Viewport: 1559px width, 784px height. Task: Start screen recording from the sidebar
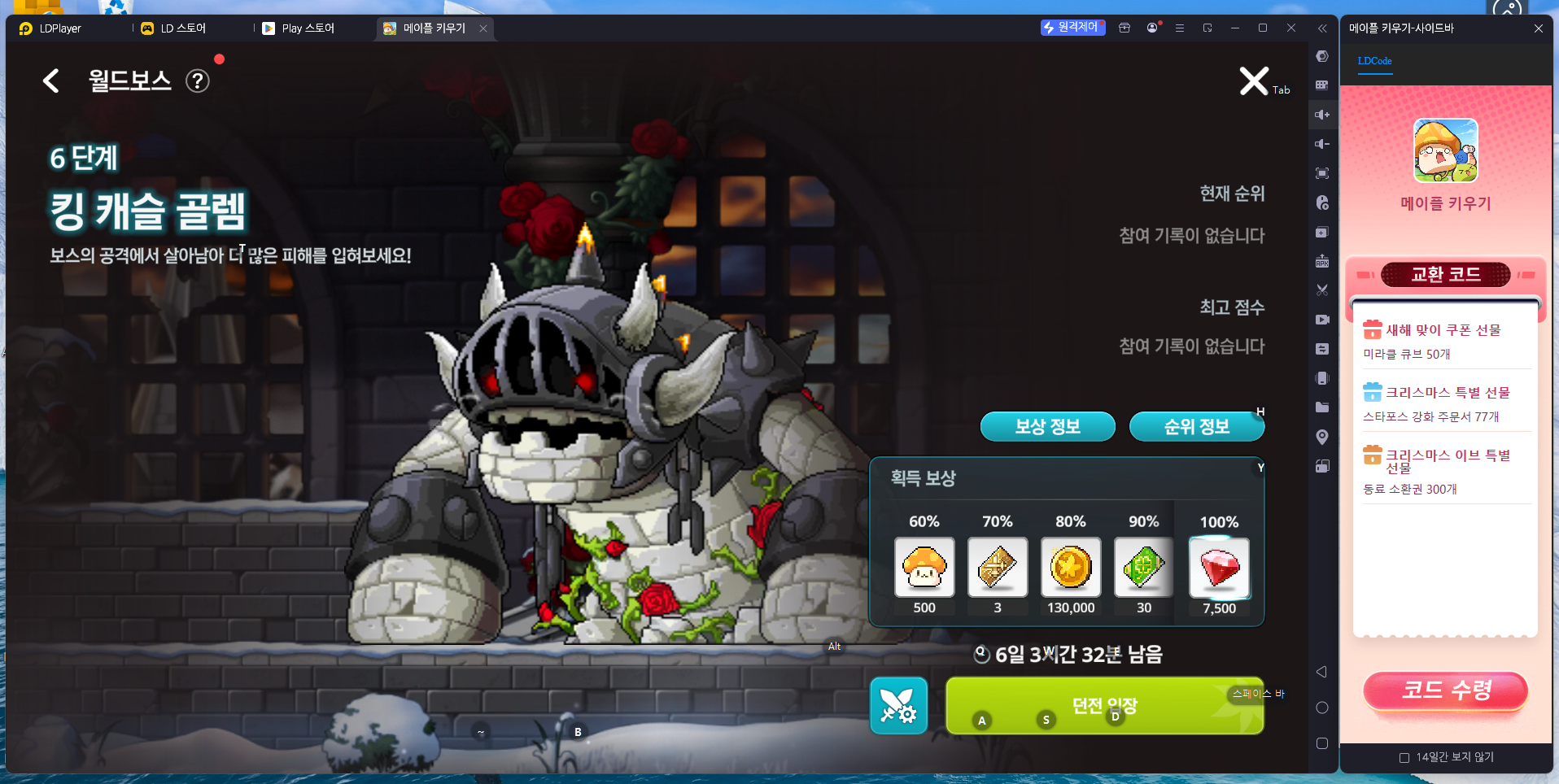(x=1322, y=320)
